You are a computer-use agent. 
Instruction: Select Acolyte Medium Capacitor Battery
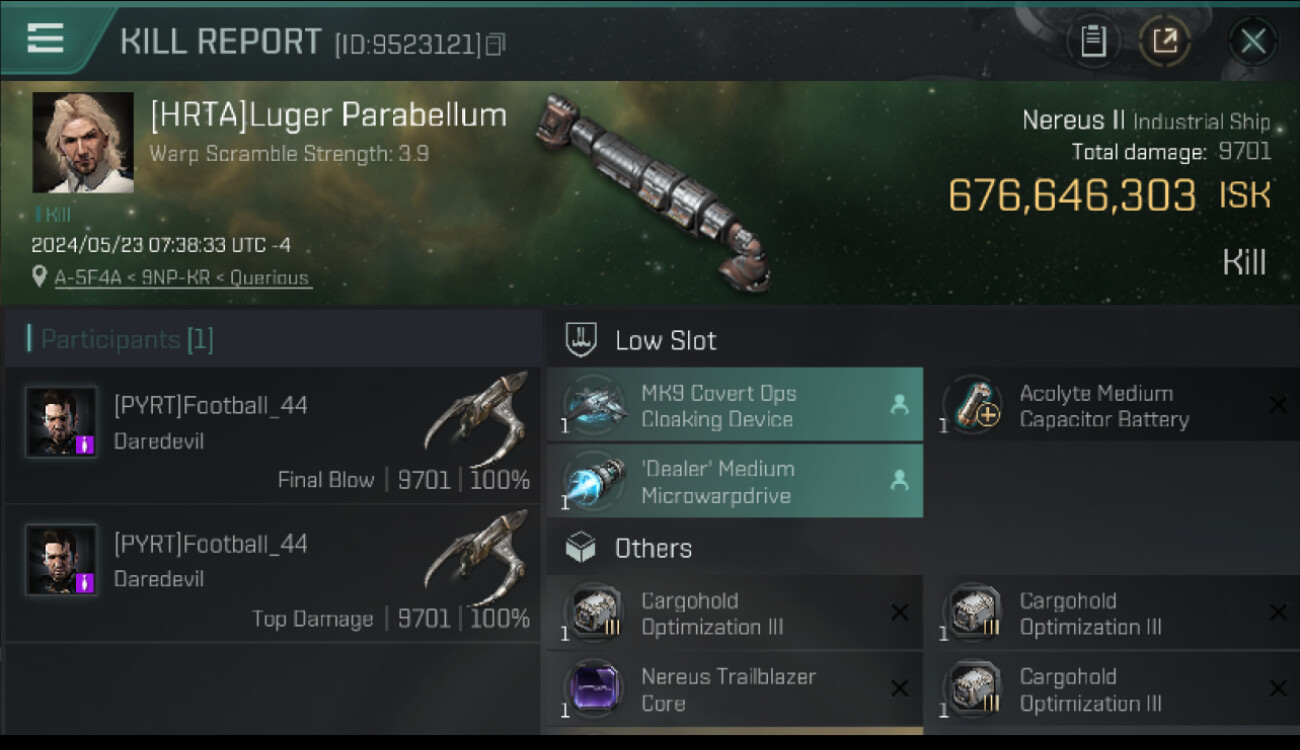(x=1112, y=406)
